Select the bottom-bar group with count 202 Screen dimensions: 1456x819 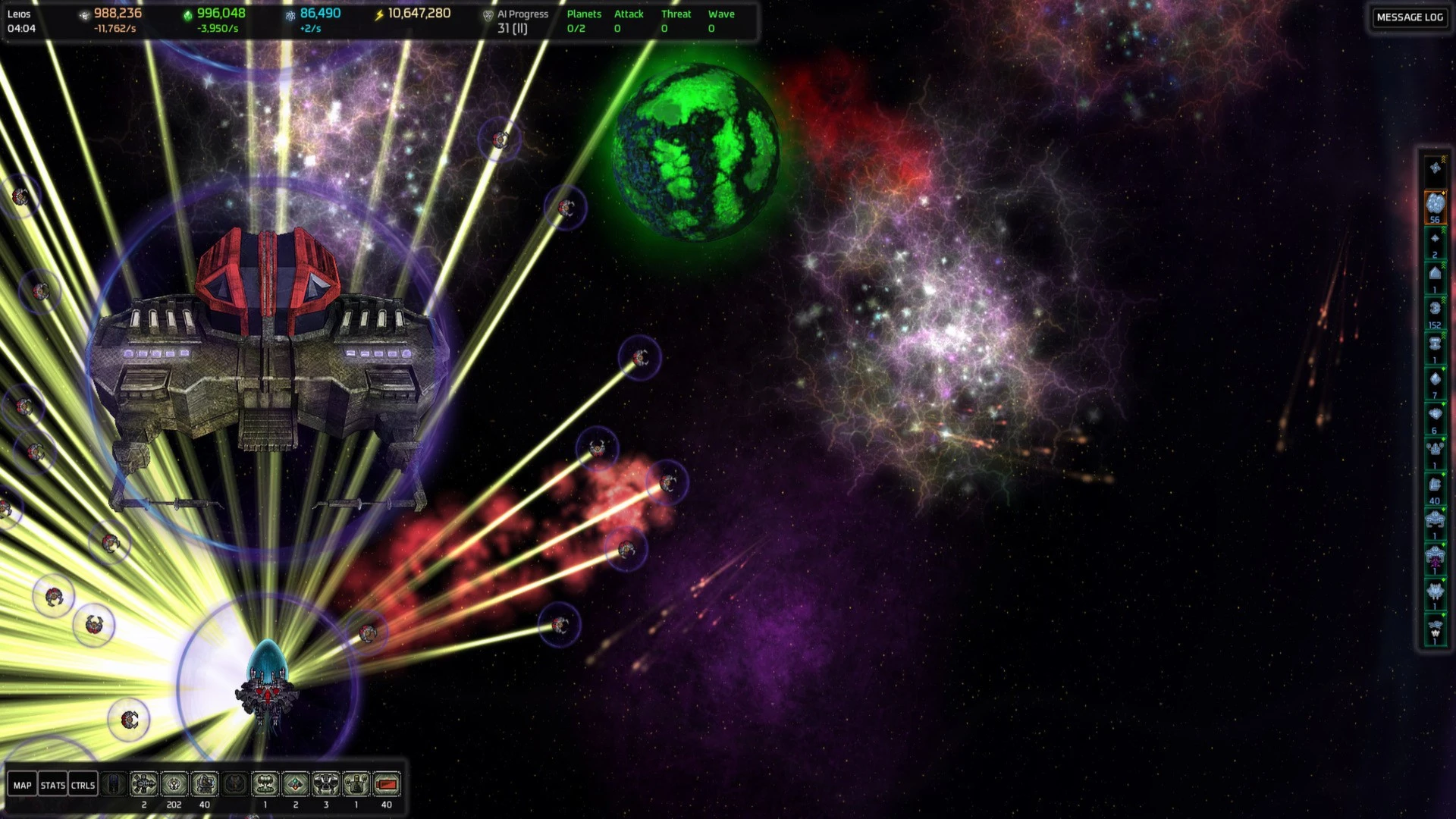[x=174, y=784]
